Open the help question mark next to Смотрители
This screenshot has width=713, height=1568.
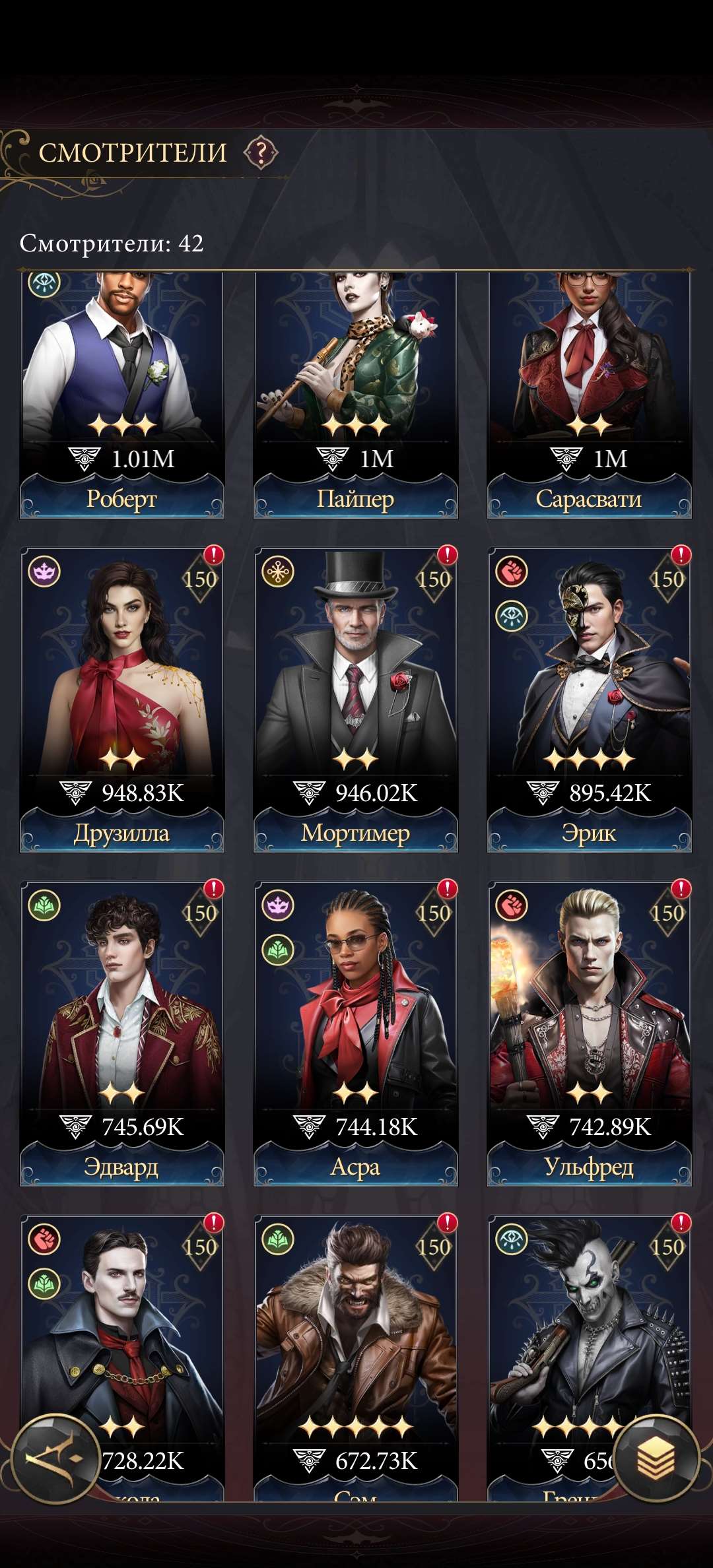pos(261,153)
